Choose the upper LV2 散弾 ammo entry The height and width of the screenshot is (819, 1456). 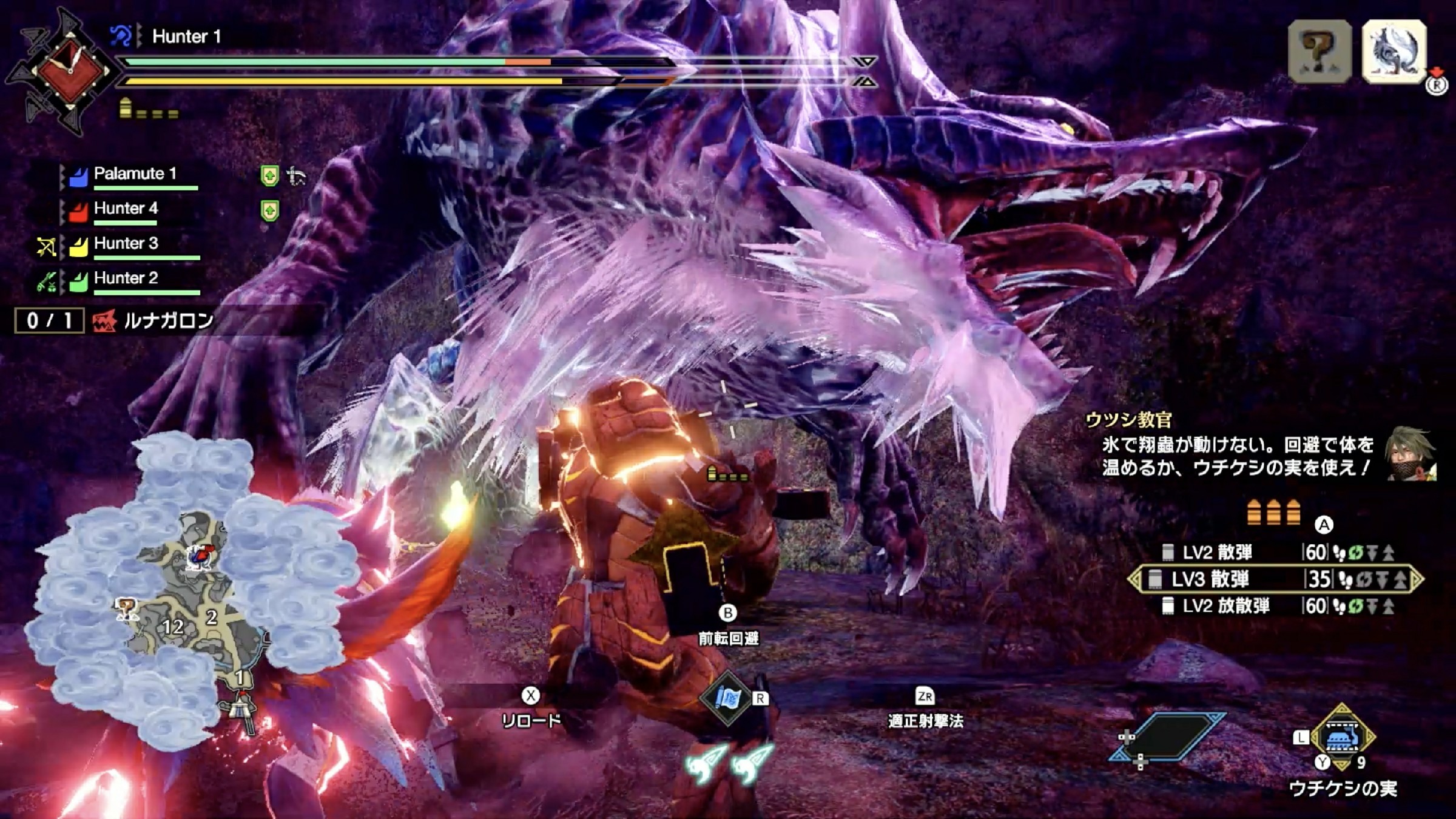[1274, 552]
